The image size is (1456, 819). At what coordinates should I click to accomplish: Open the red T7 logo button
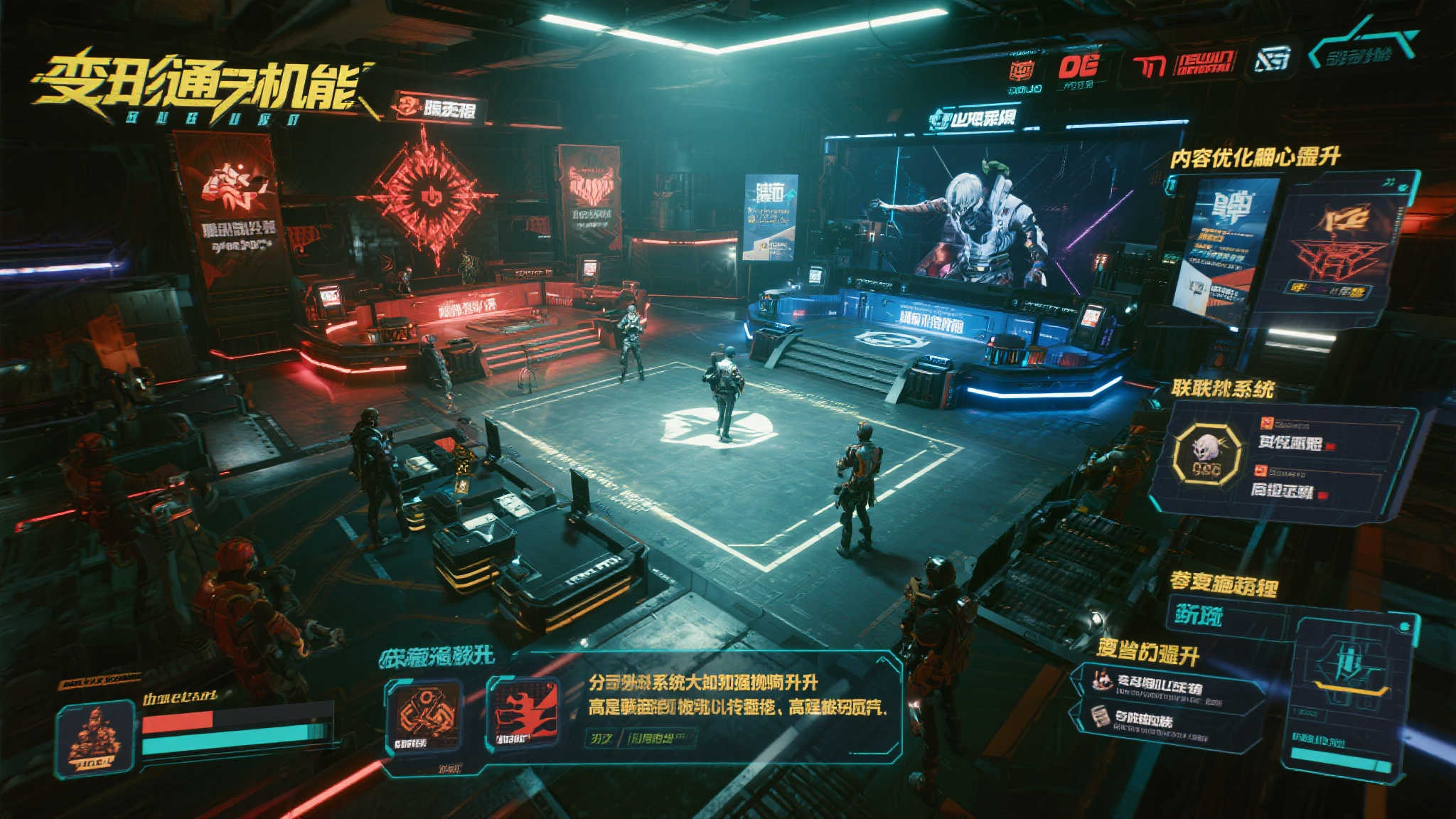coord(1148,66)
